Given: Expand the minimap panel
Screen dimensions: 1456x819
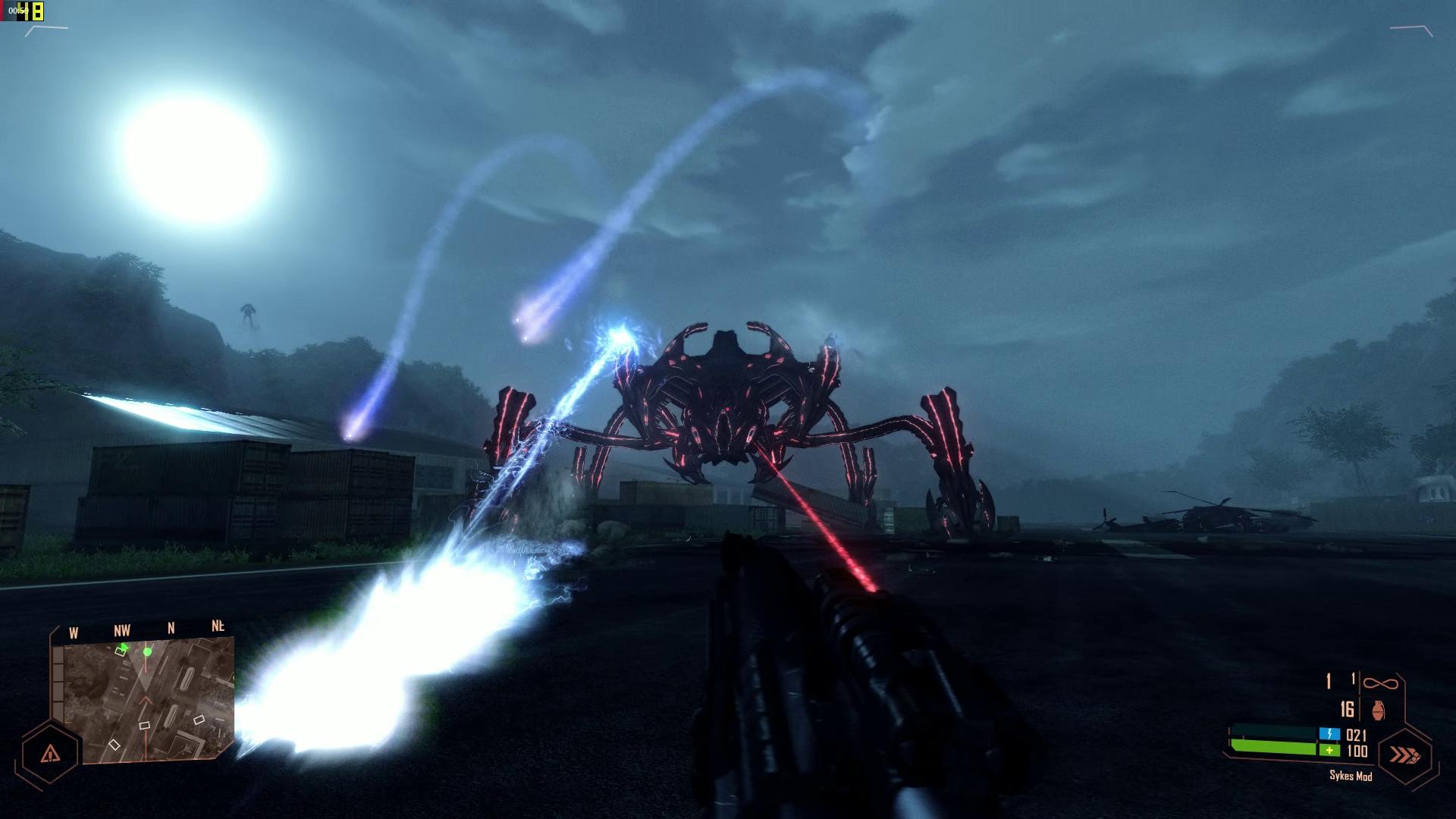Looking at the screenshot, I should [144, 694].
